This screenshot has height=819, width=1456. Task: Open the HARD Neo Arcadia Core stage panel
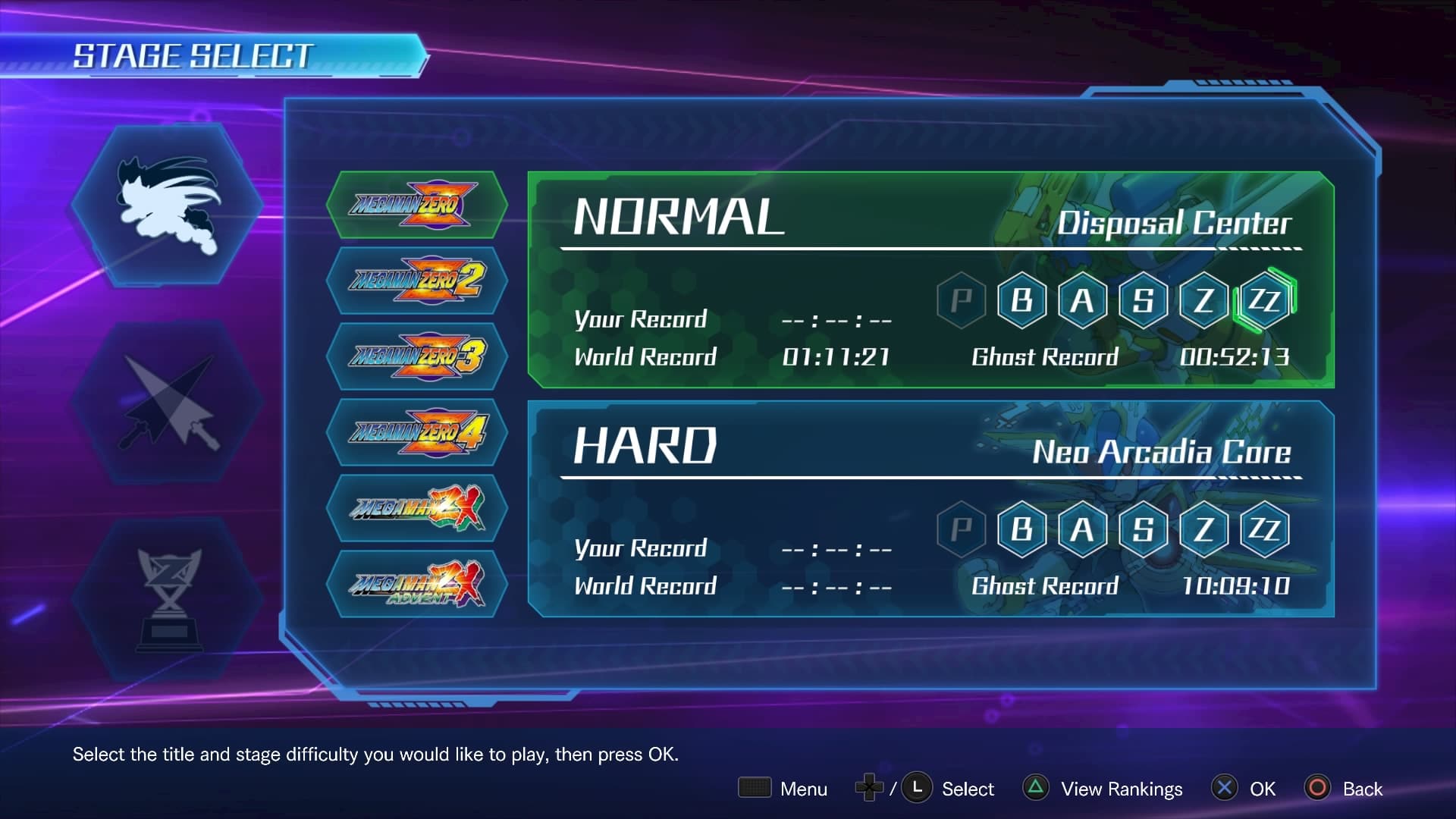point(834,508)
